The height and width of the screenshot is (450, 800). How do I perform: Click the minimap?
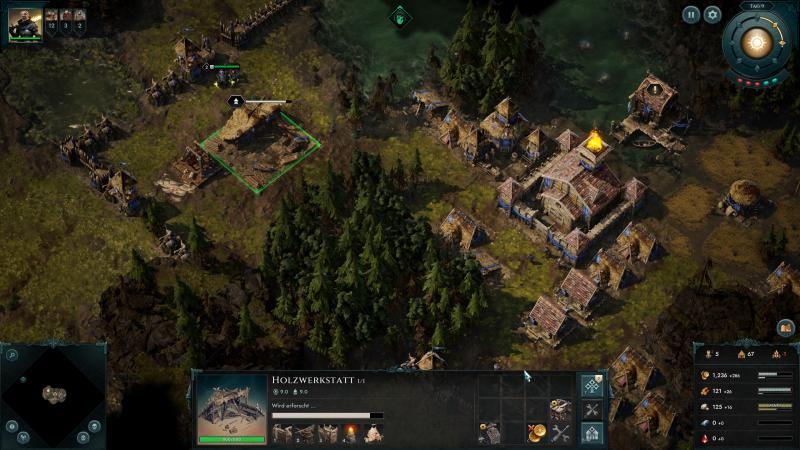pos(53,394)
